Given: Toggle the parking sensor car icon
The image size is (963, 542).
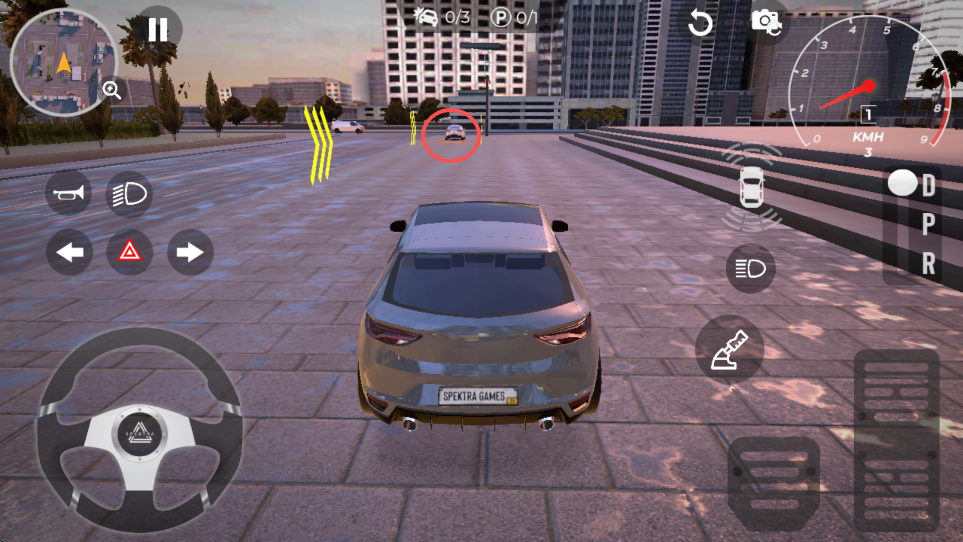Looking at the screenshot, I should 752,187.
